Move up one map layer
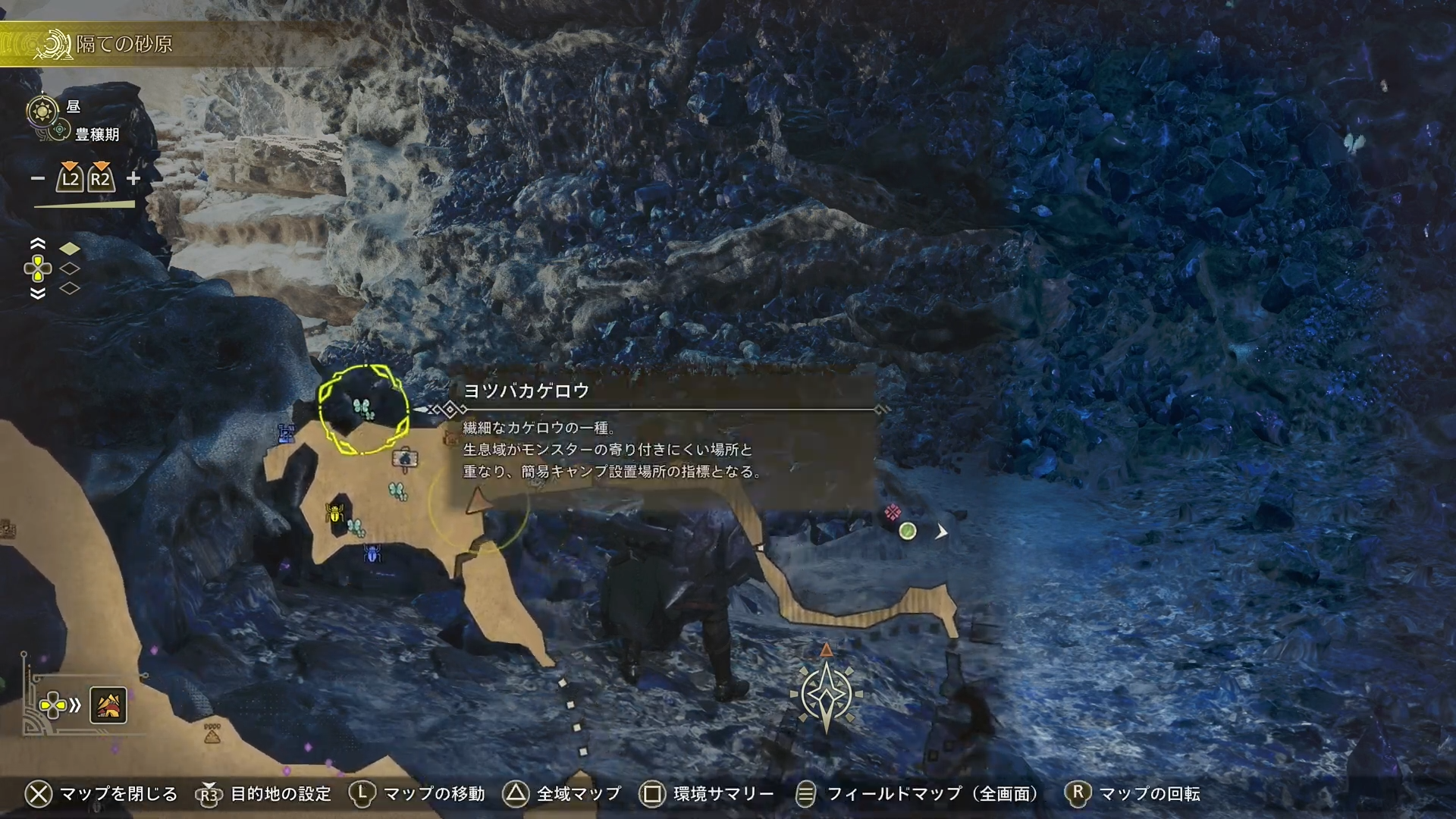 [37, 243]
